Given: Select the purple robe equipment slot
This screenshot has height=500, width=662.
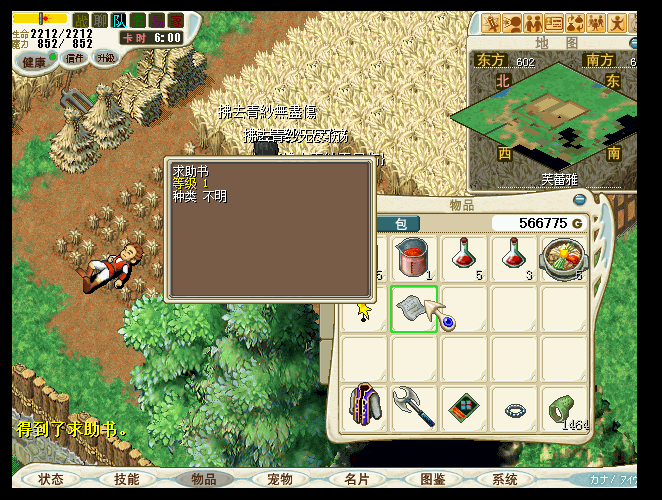Looking at the screenshot, I should click(x=364, y=407).
